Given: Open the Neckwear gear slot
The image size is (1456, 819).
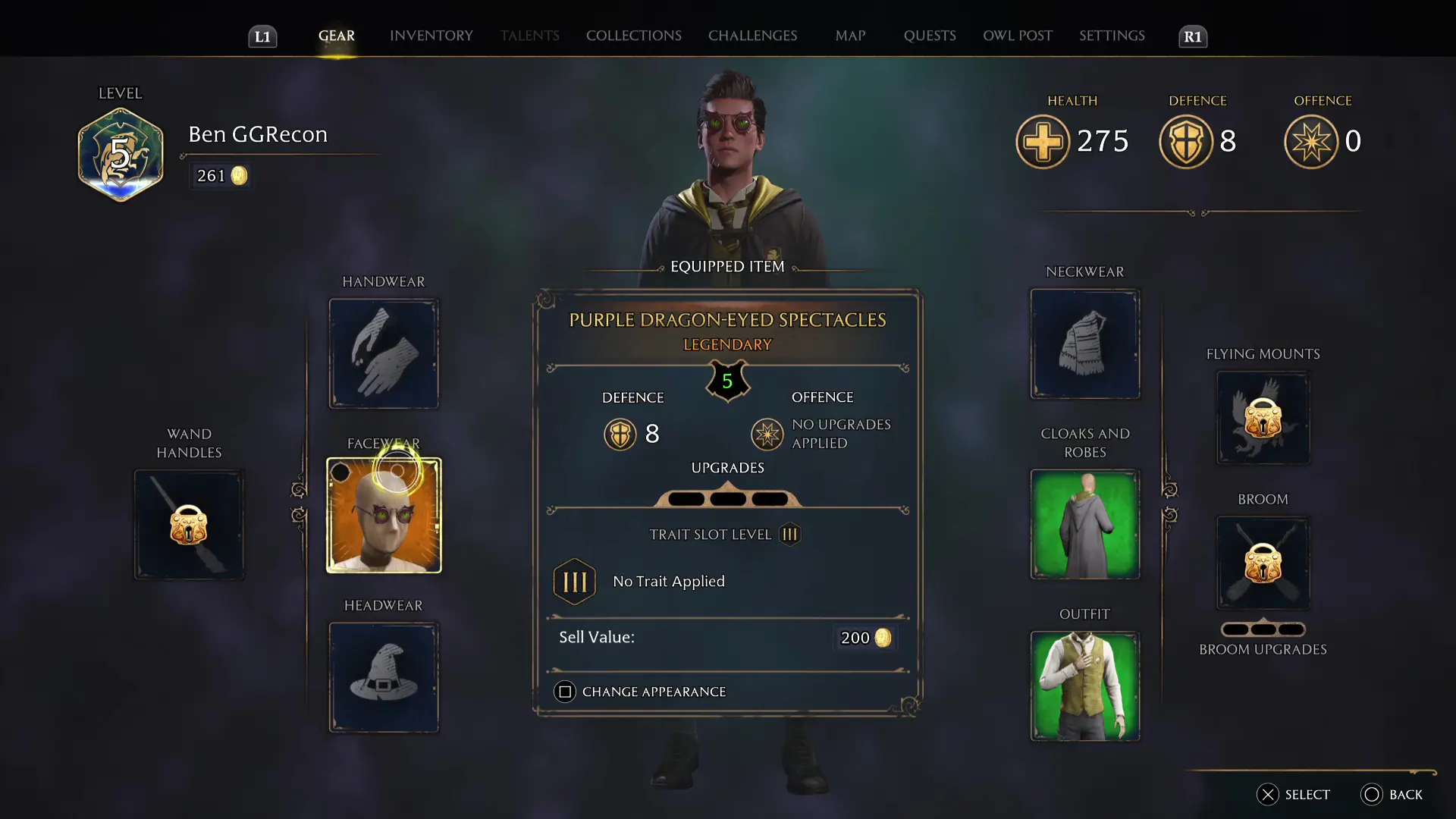Looking at the screenshot, I should pyautogui.click(x=1084, y=344).
